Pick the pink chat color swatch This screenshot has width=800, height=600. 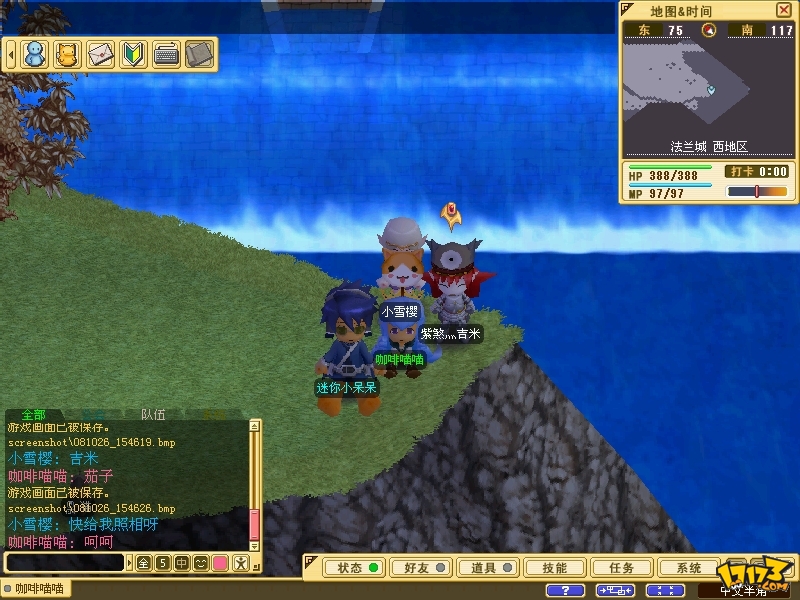[x=220, y=563]
